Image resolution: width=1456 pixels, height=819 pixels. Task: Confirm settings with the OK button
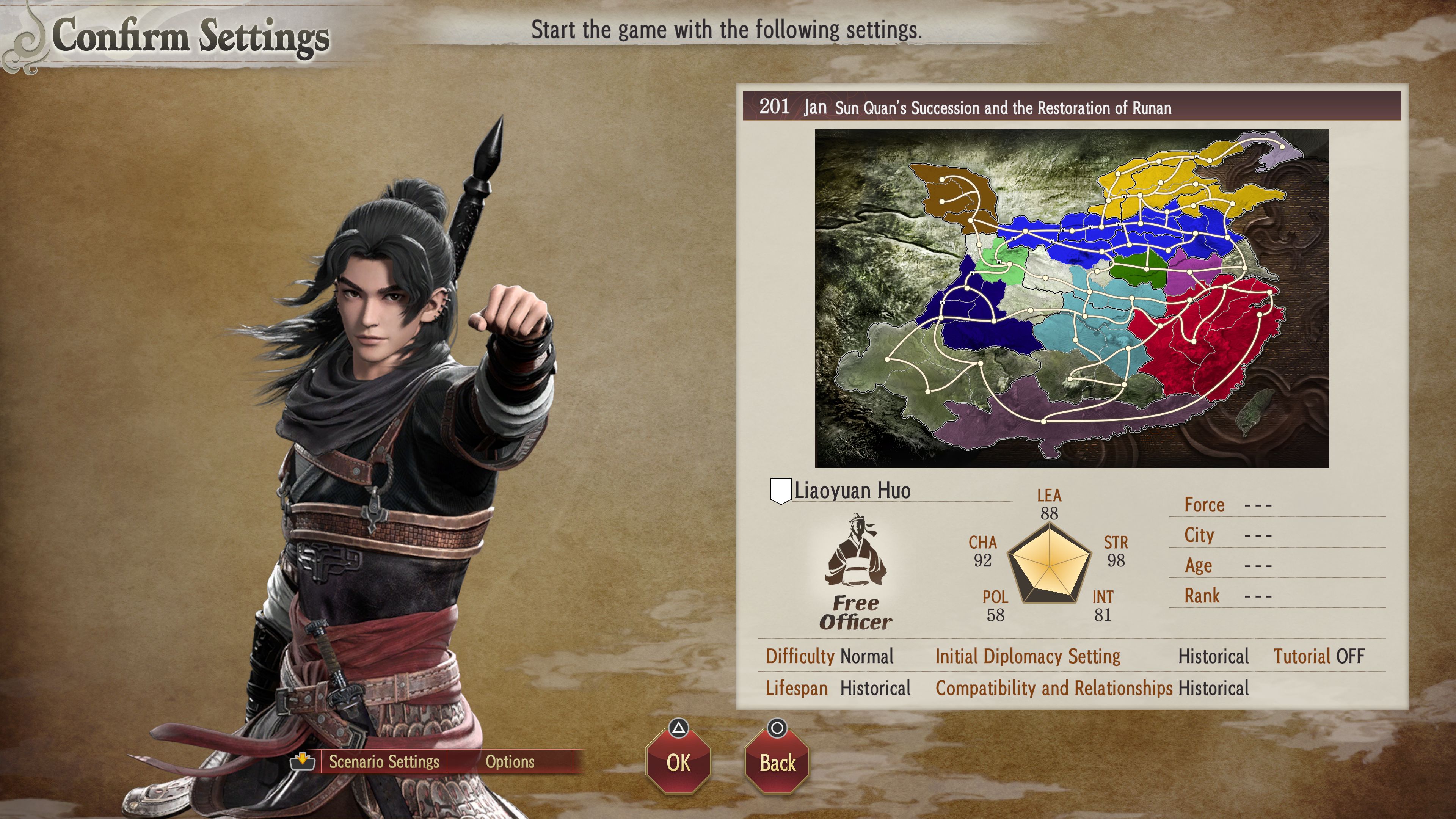[x=678, y=763]
